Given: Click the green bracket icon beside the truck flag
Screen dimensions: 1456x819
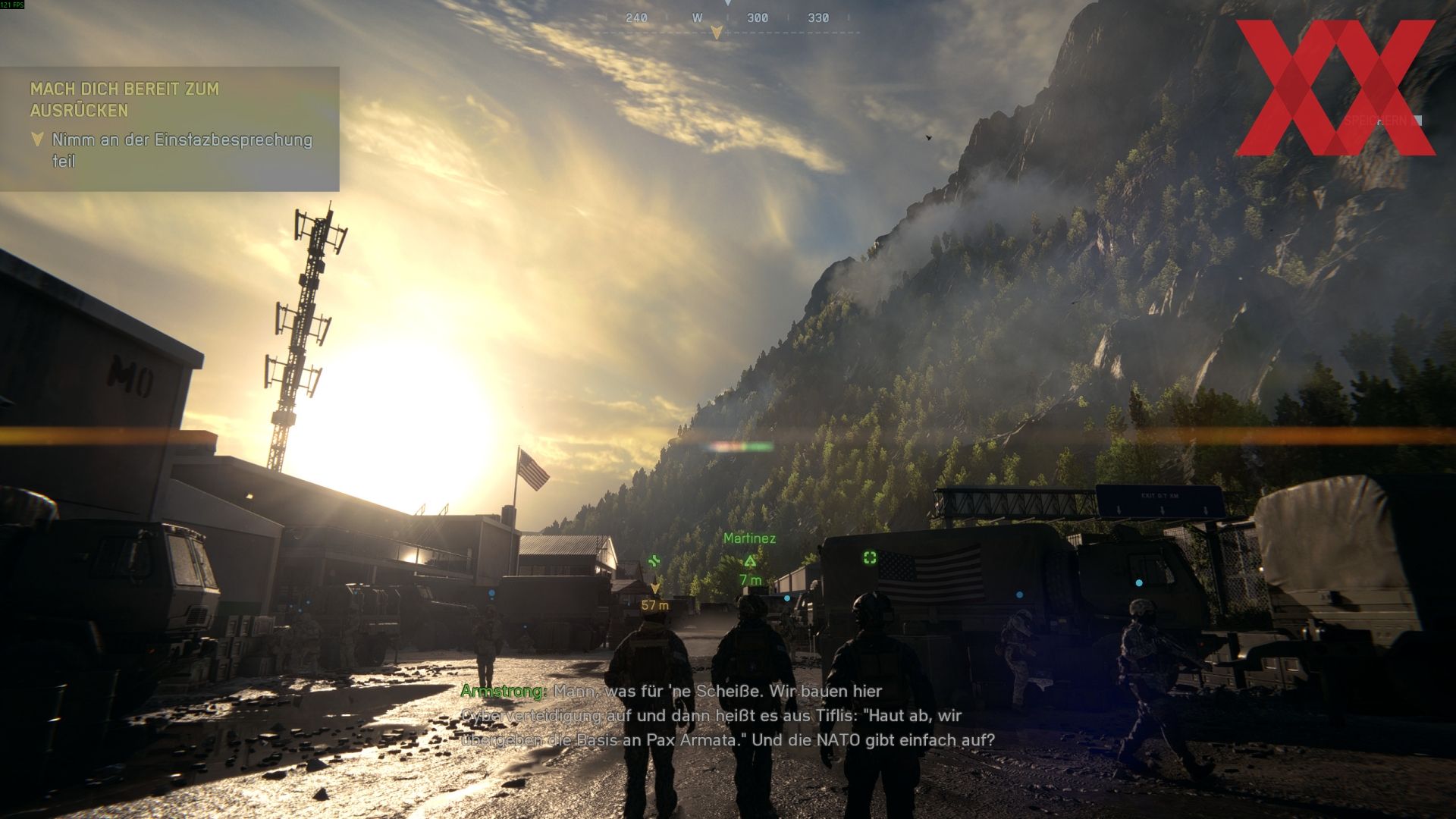Looking at the screenshot, I should point(870,558).
